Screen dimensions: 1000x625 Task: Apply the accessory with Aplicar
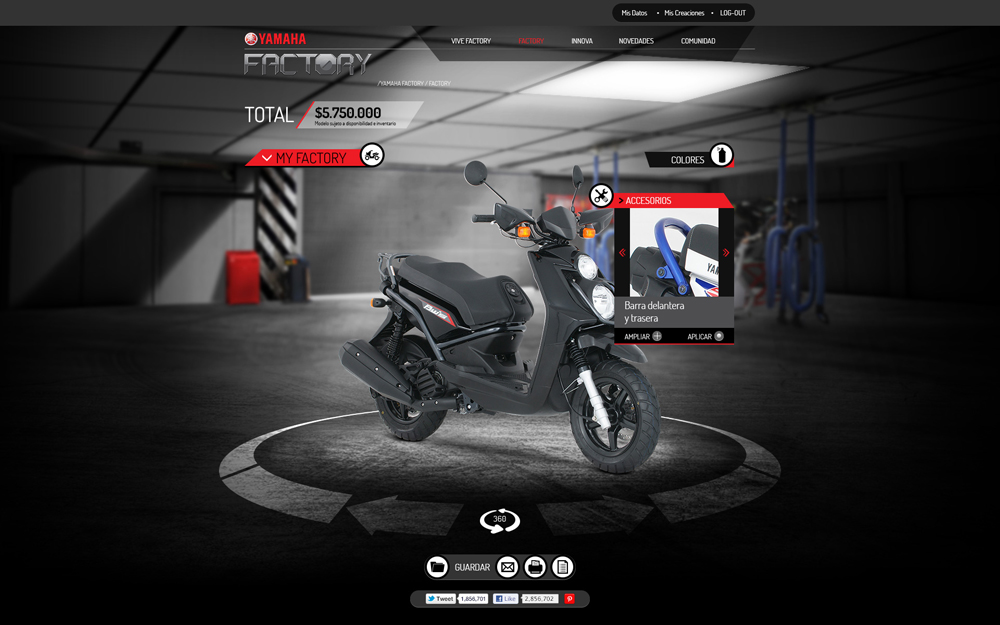point(705,336)
